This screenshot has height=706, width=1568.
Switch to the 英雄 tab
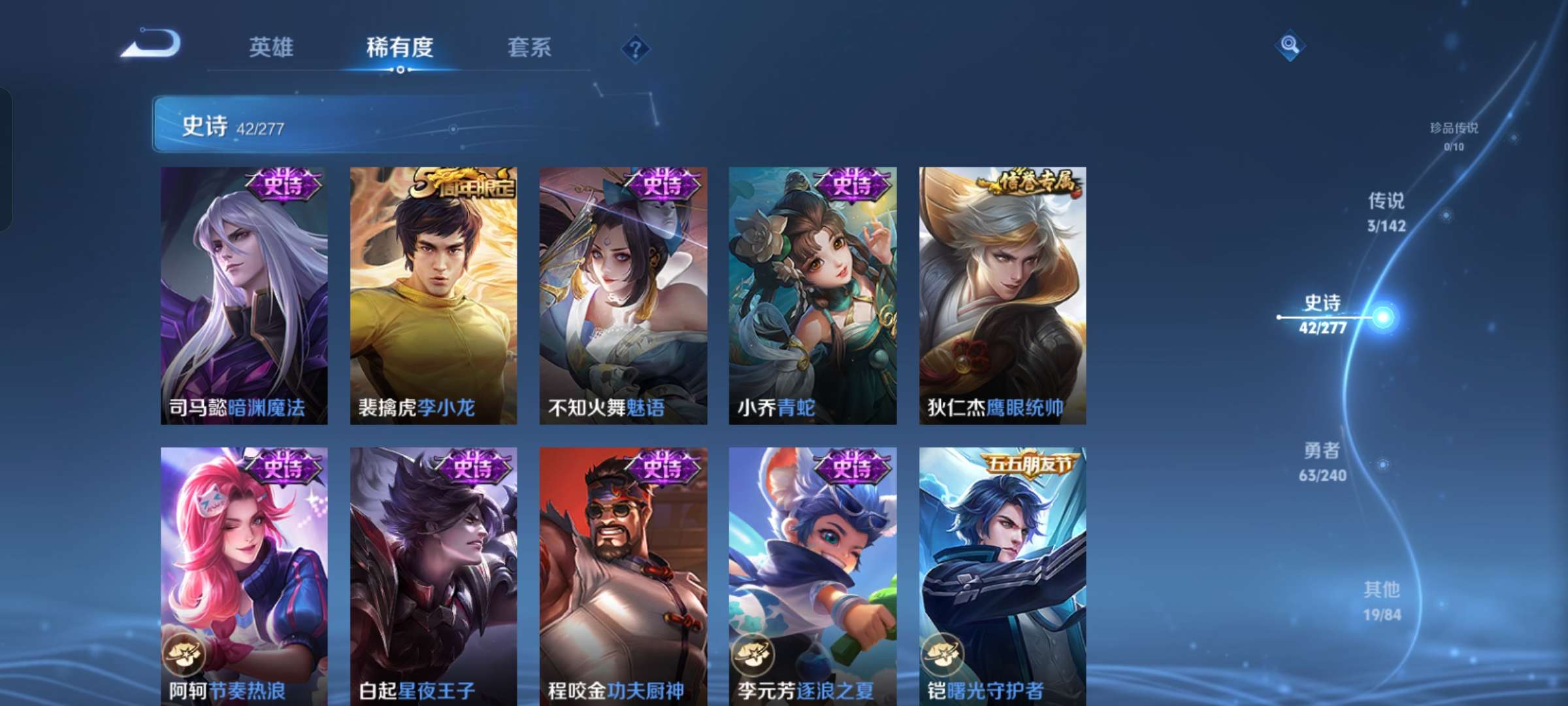(x=272, y=48)
